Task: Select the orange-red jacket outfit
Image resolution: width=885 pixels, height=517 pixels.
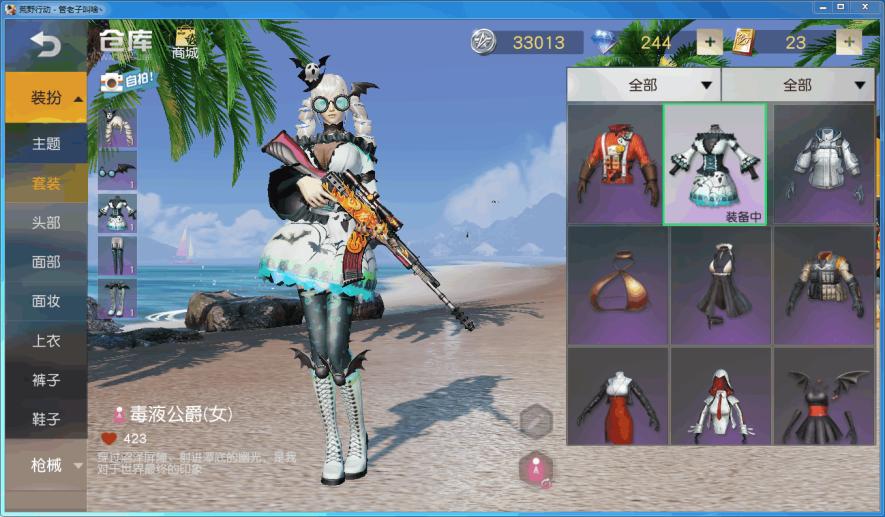Action: coord(615,164)
